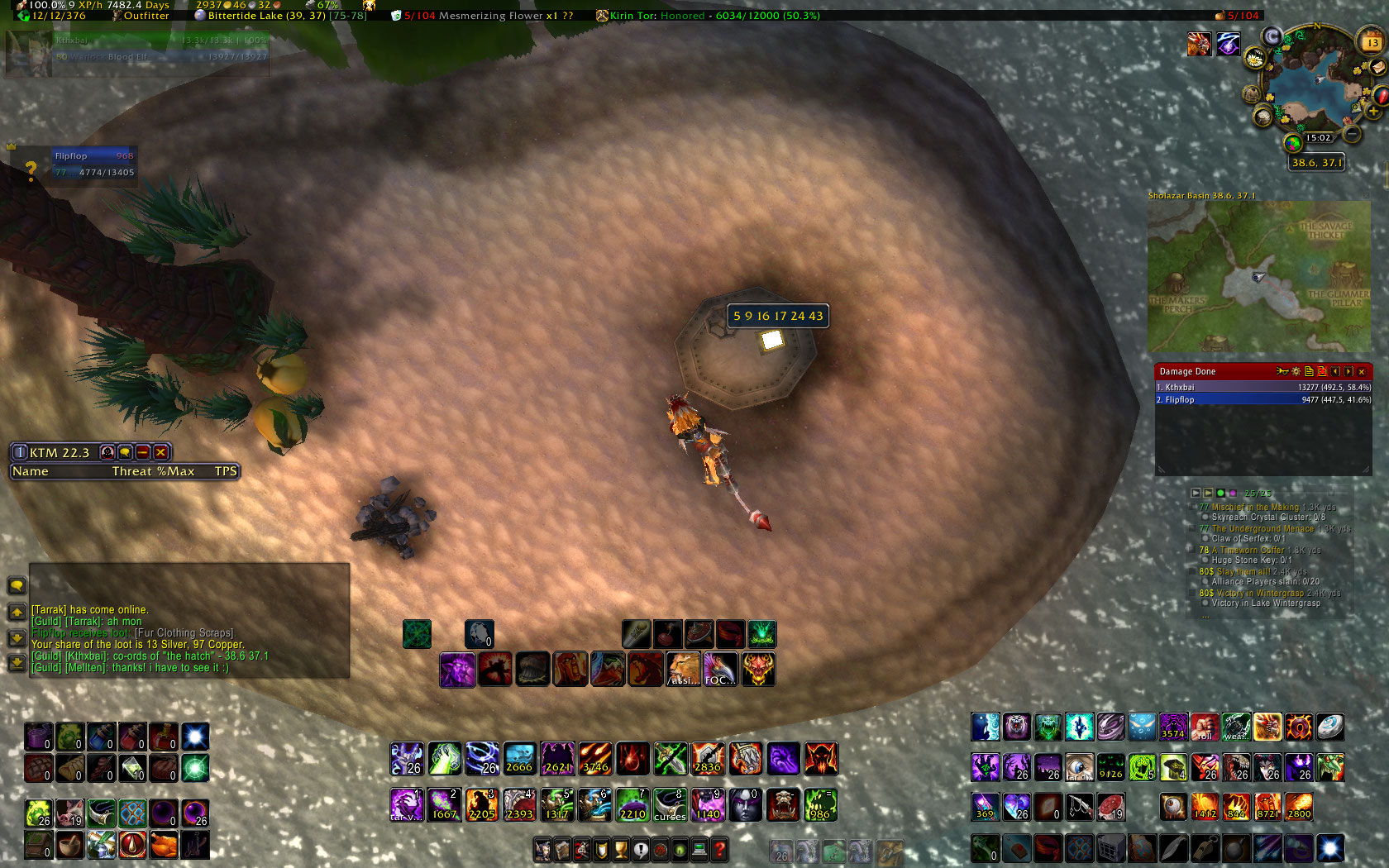
Task: Cast the fire spell showing 3746
Action: pyautogui.click(x=595, y=758)
